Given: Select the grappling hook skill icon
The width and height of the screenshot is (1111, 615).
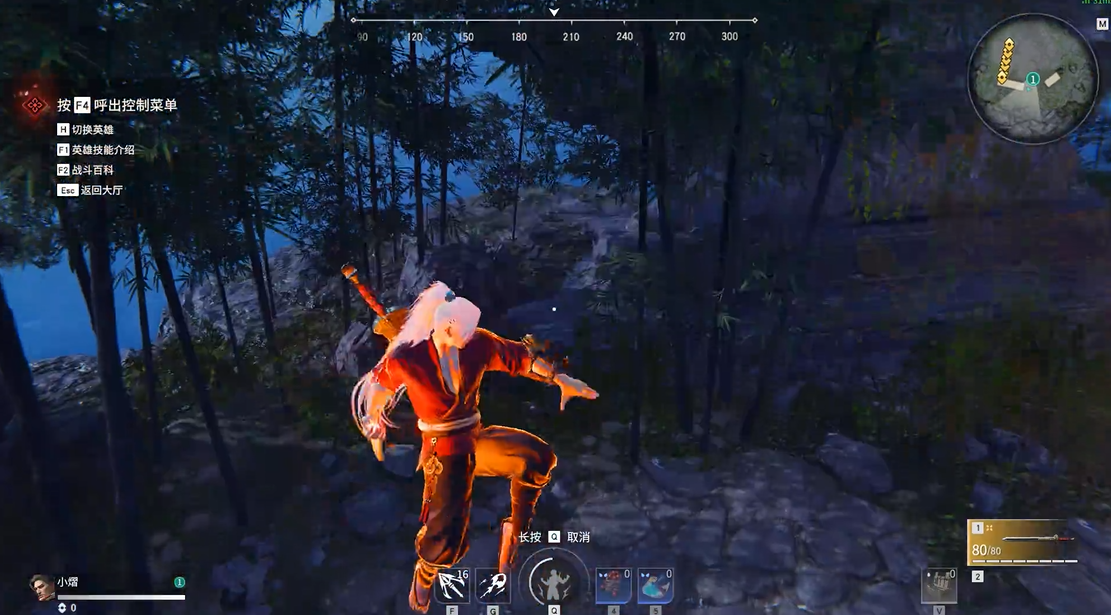Looking at the screenshot, I should (x=453, y=586).
